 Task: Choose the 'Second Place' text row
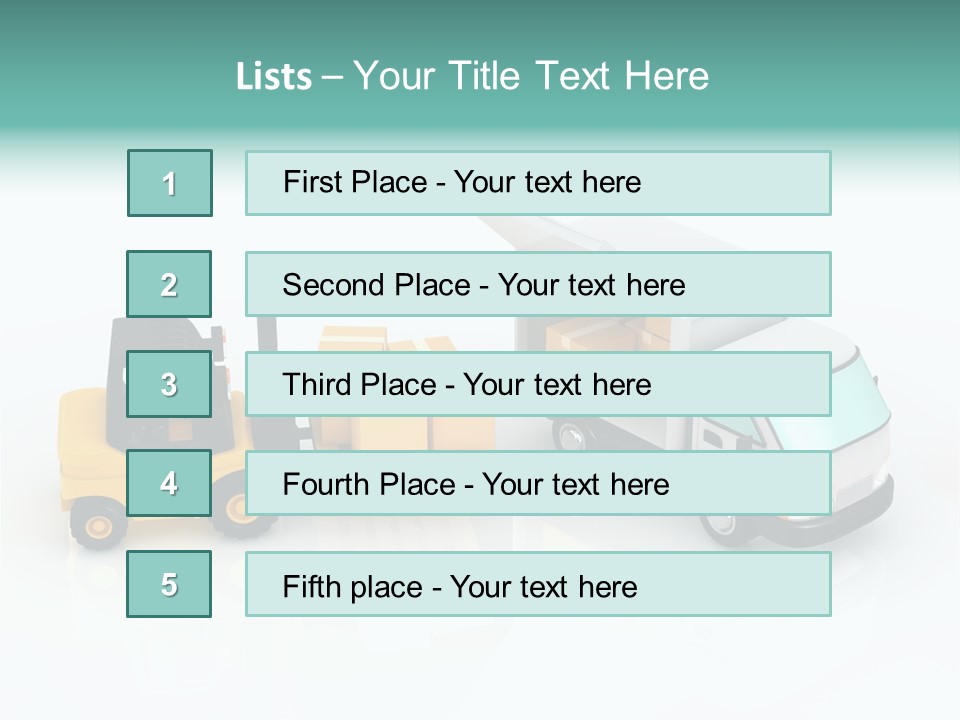pyautogui.click(x=538, y=284)
